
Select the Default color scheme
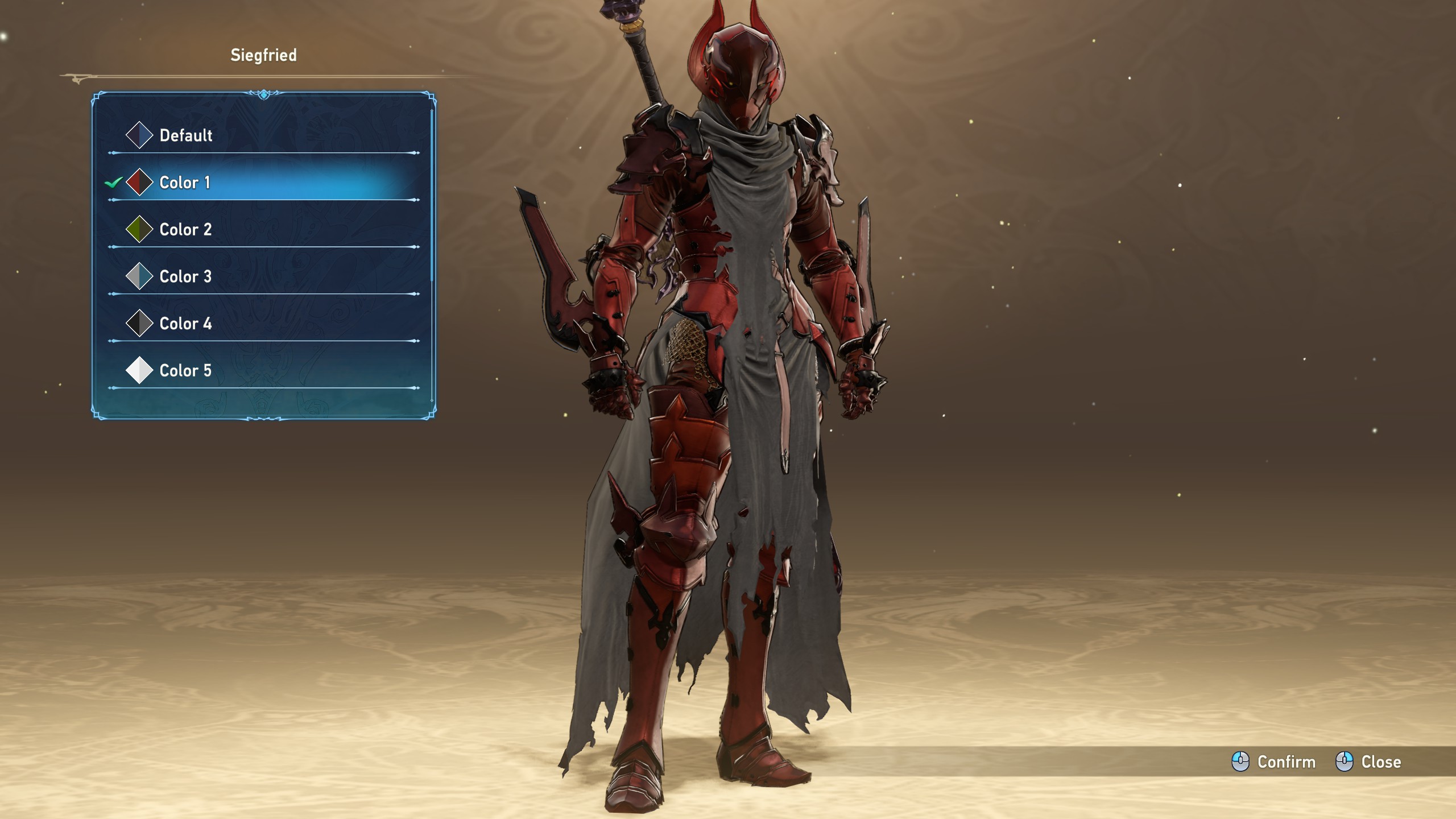pyautogui.click(x=185, y=135)
